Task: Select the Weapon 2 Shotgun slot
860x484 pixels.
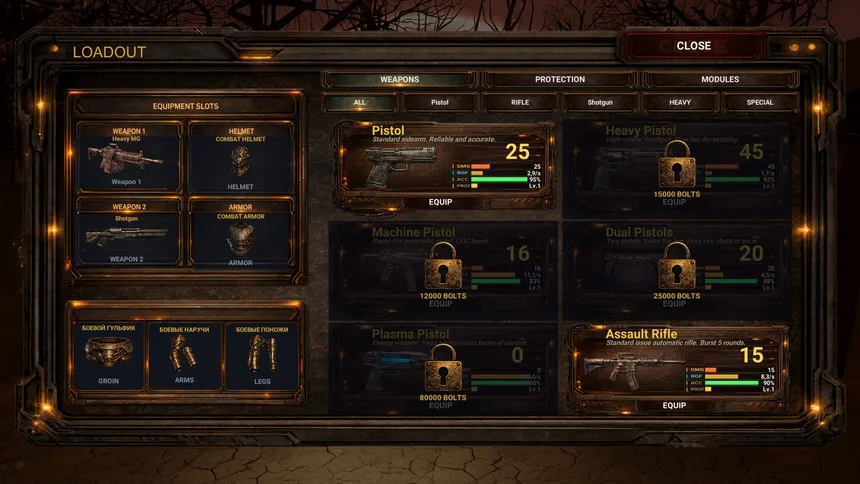Action: coord(128,233)
